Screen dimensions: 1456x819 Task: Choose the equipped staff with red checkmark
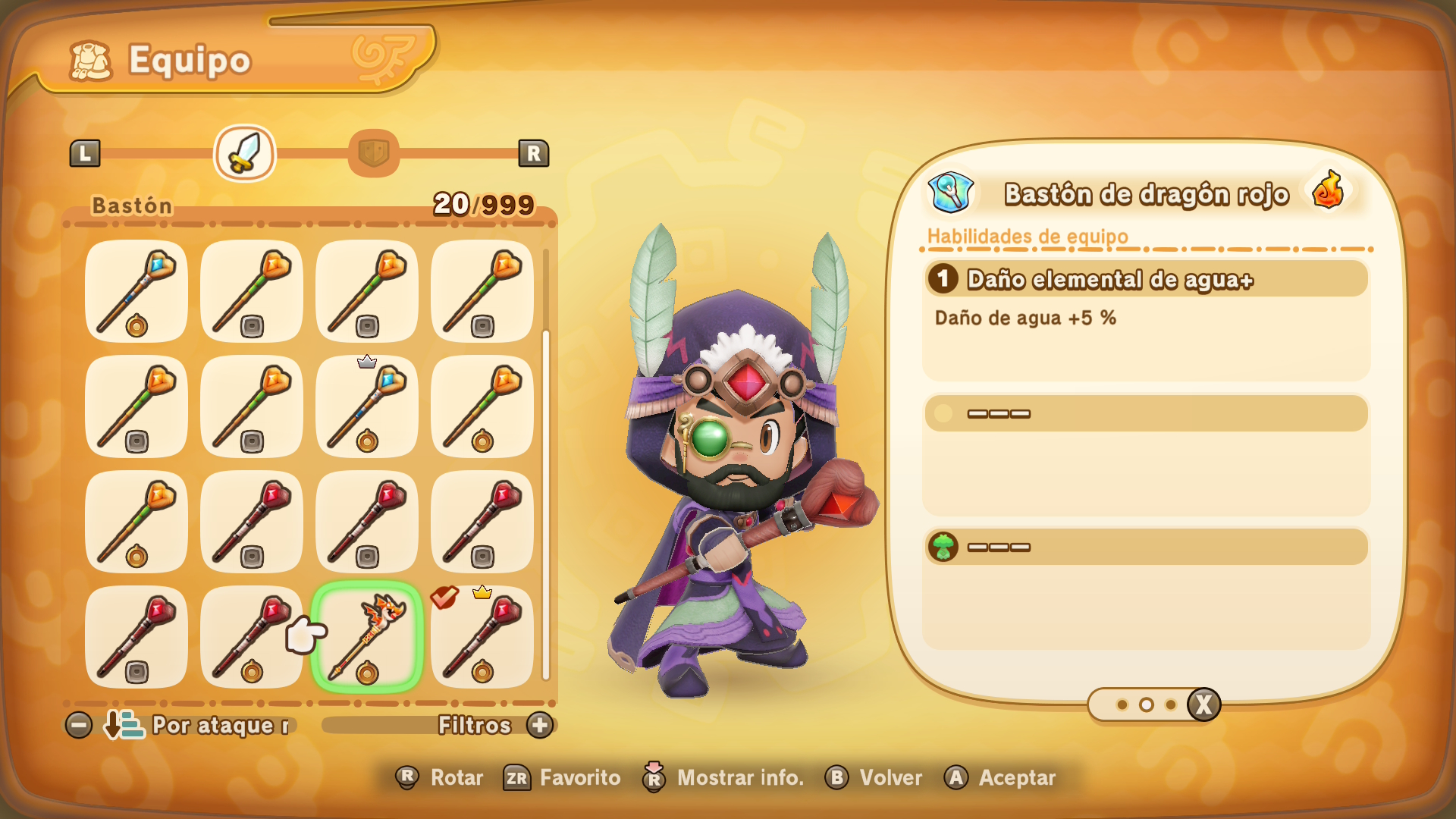(x=482, y=637)
